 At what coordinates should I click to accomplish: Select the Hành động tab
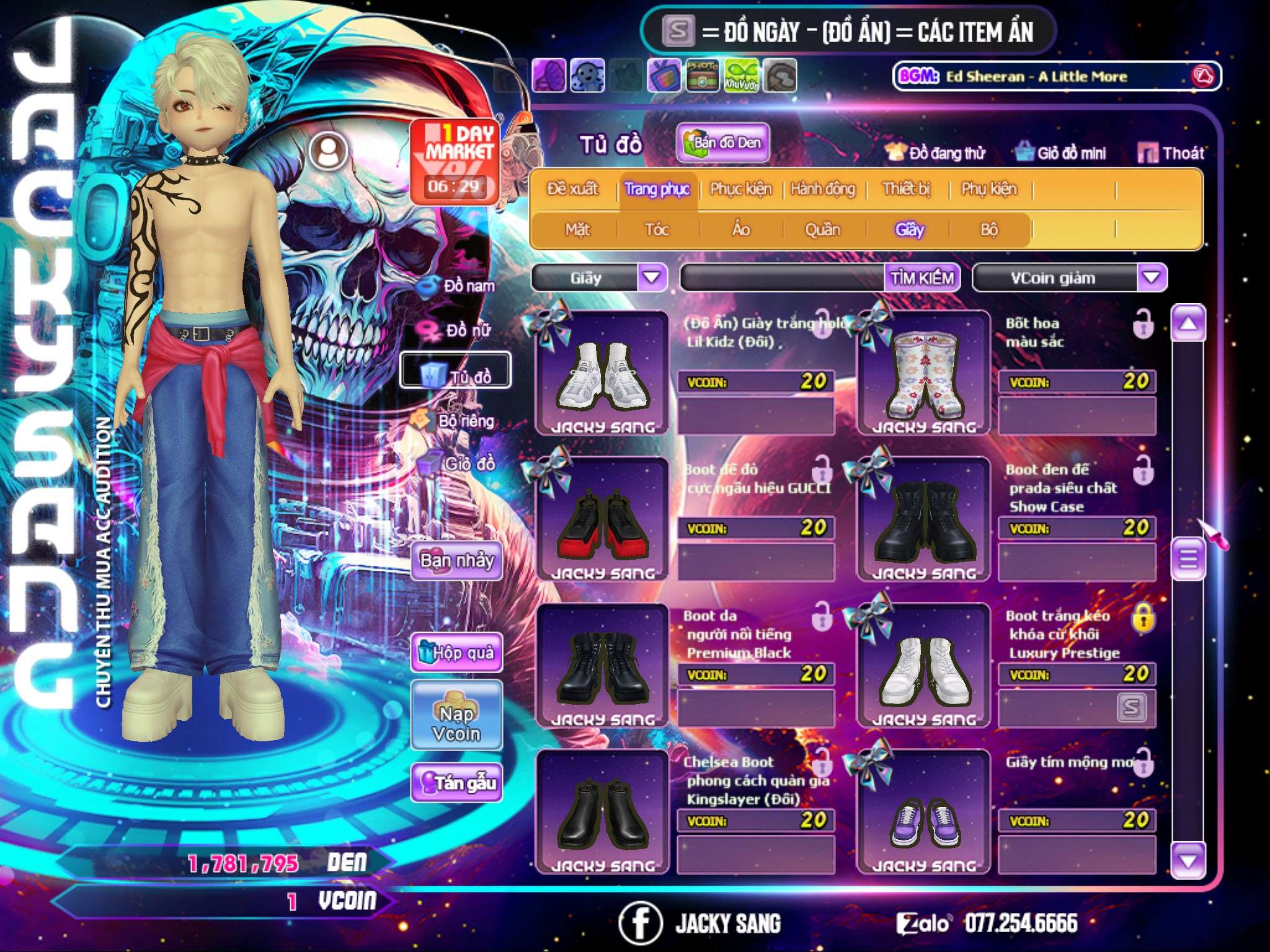click(822, 189)
